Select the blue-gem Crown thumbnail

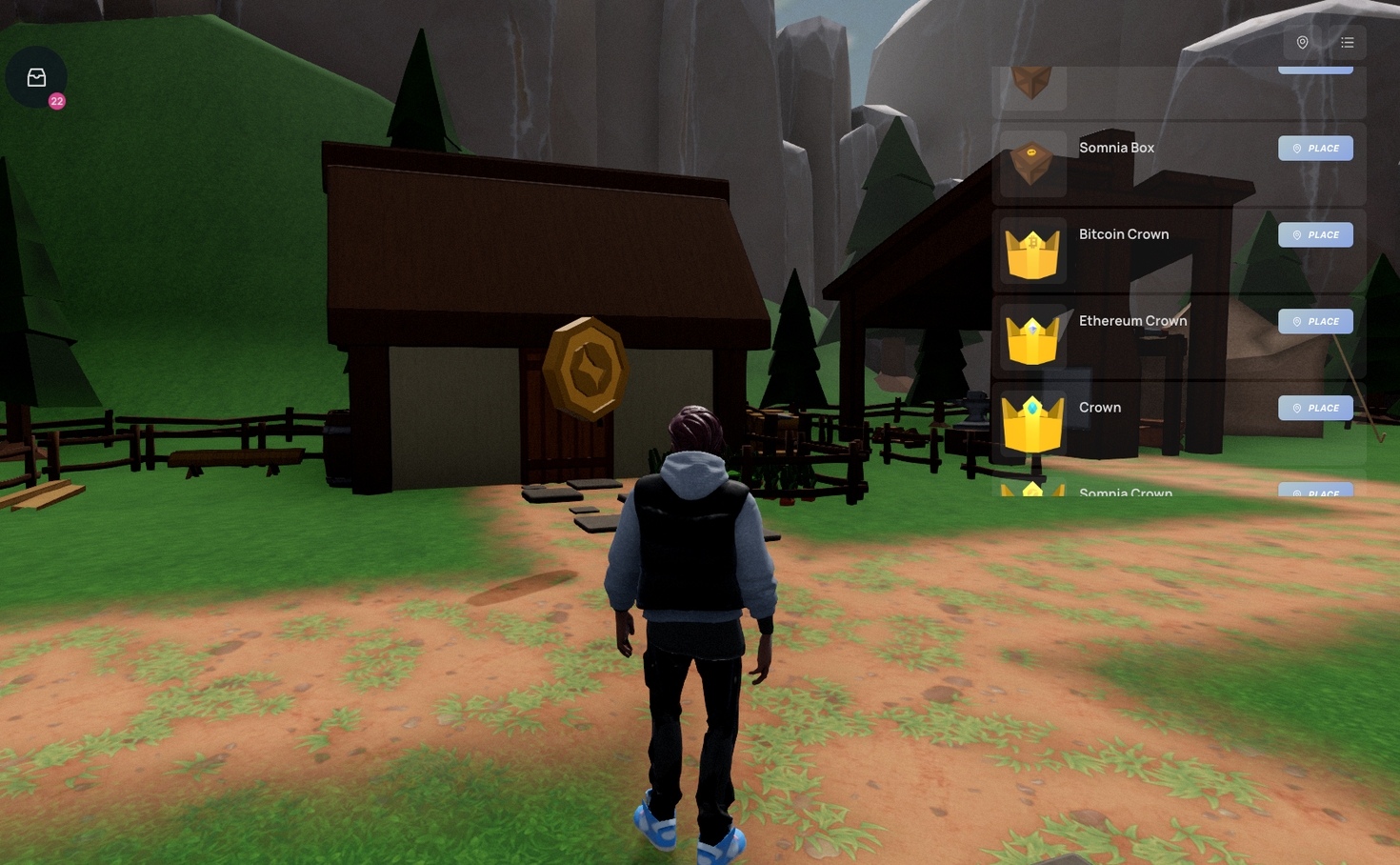(1032, 424)
